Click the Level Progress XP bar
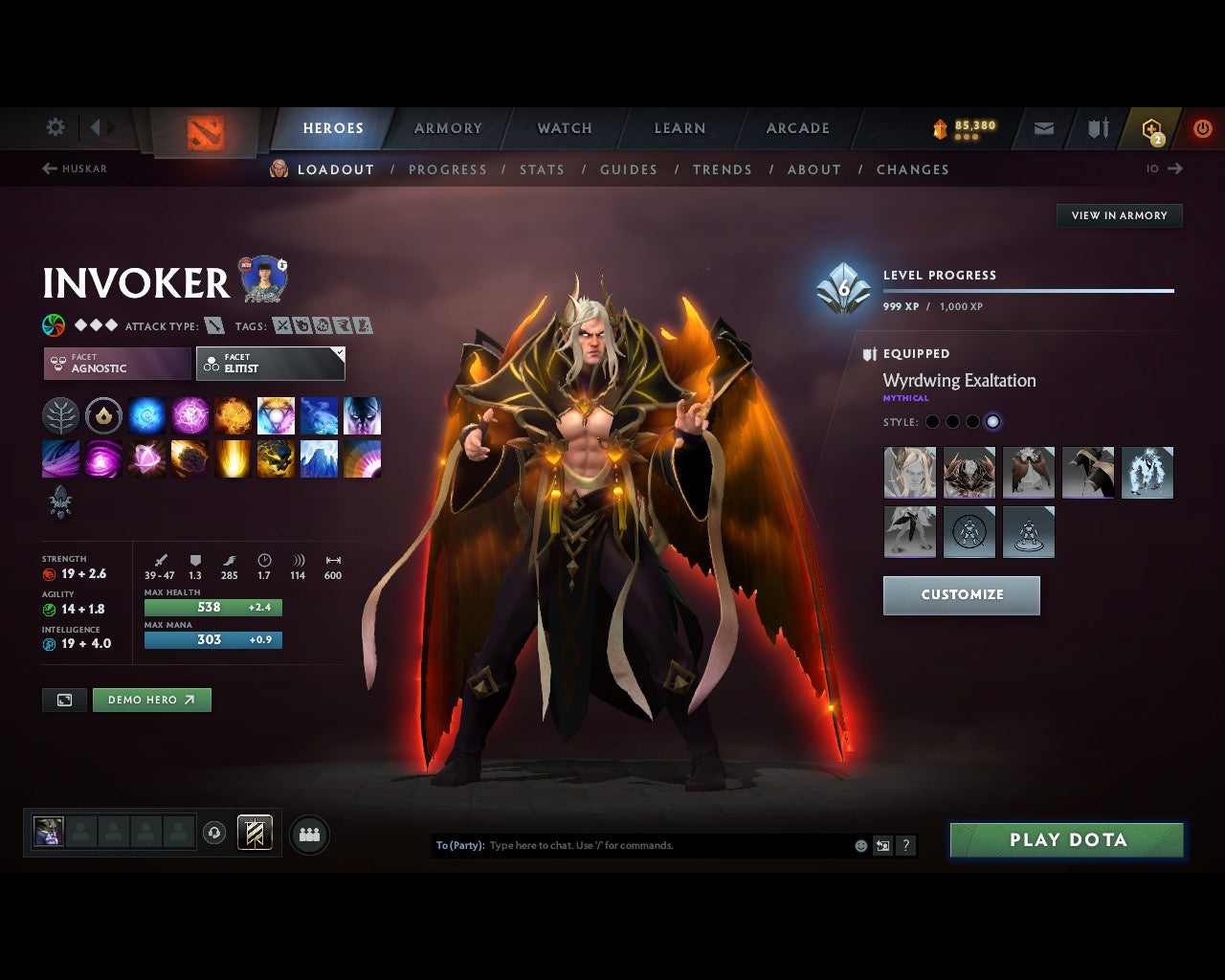The width and height of the screenshot is (1225, 980). (1029, 290)
